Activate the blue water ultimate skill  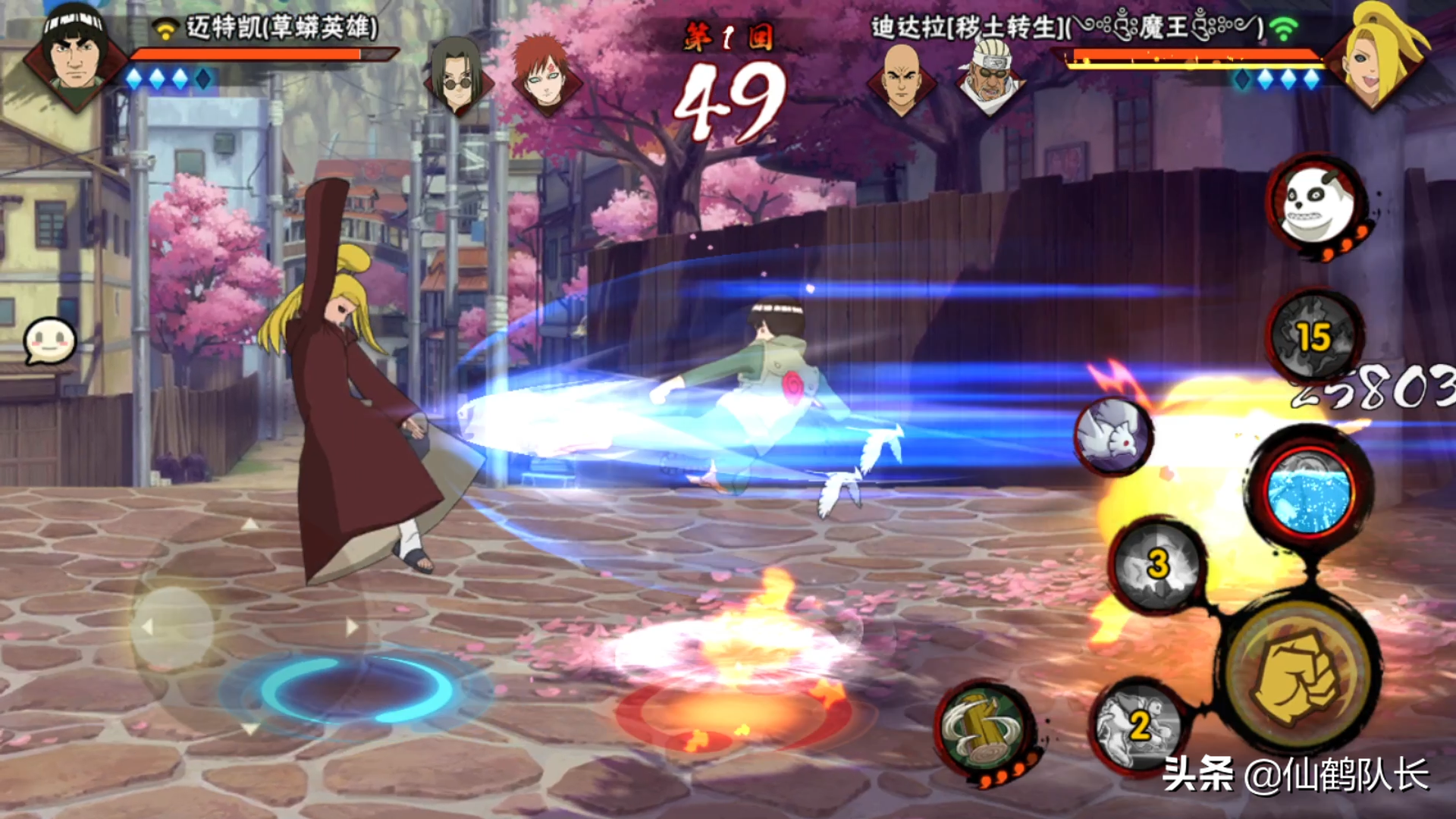coord(1310,492)
